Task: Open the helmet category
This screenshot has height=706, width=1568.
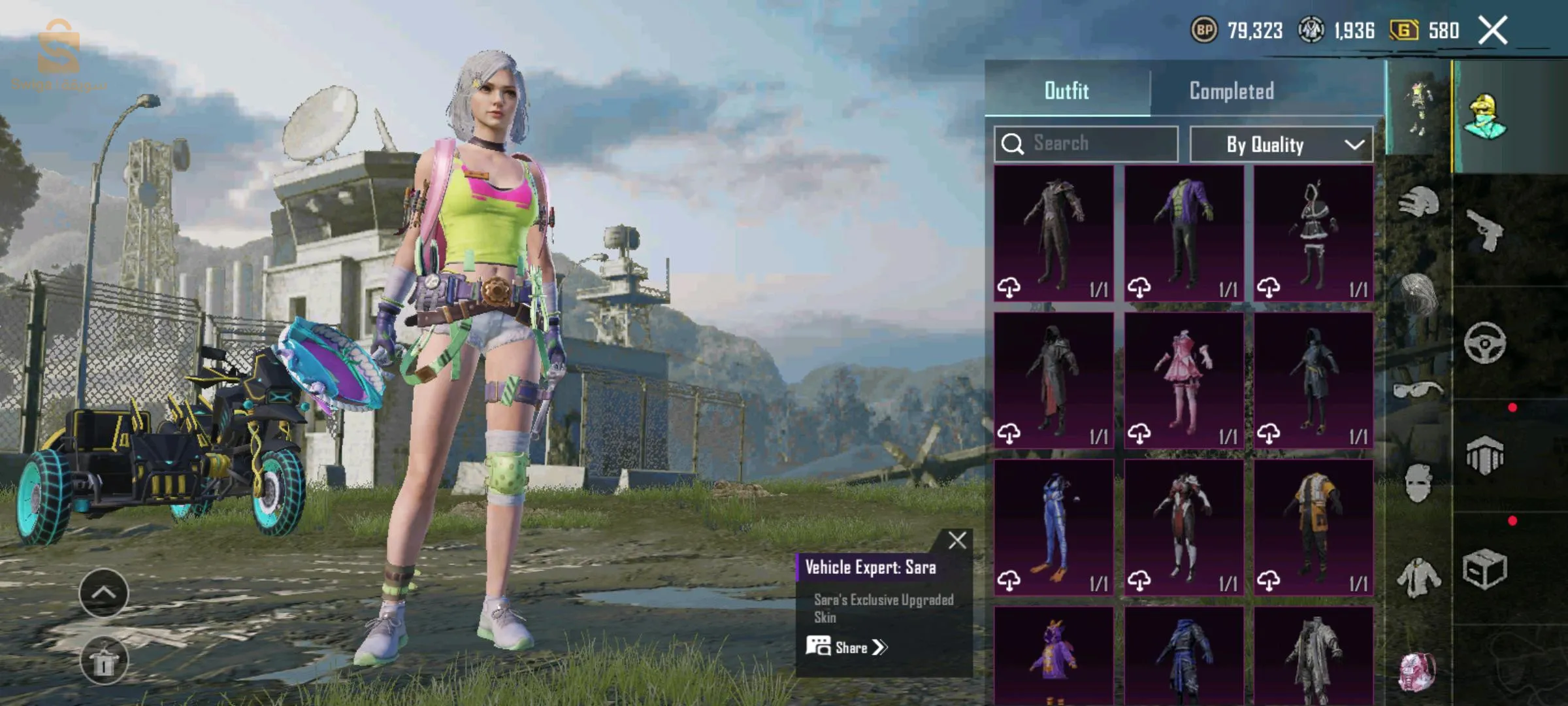Action: tap(1418, 203)
